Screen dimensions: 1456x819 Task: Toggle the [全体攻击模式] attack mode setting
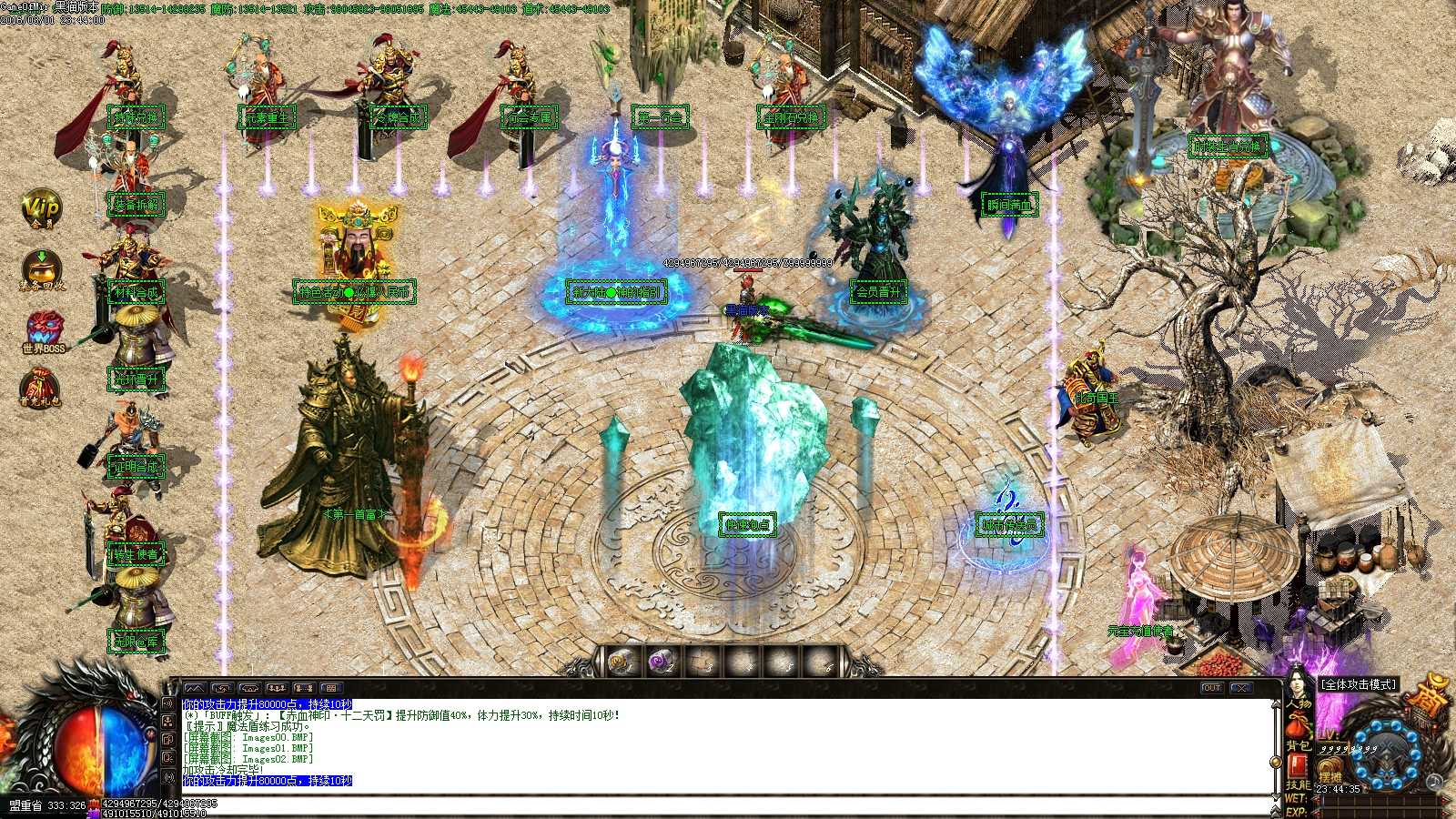(1358, 684)
